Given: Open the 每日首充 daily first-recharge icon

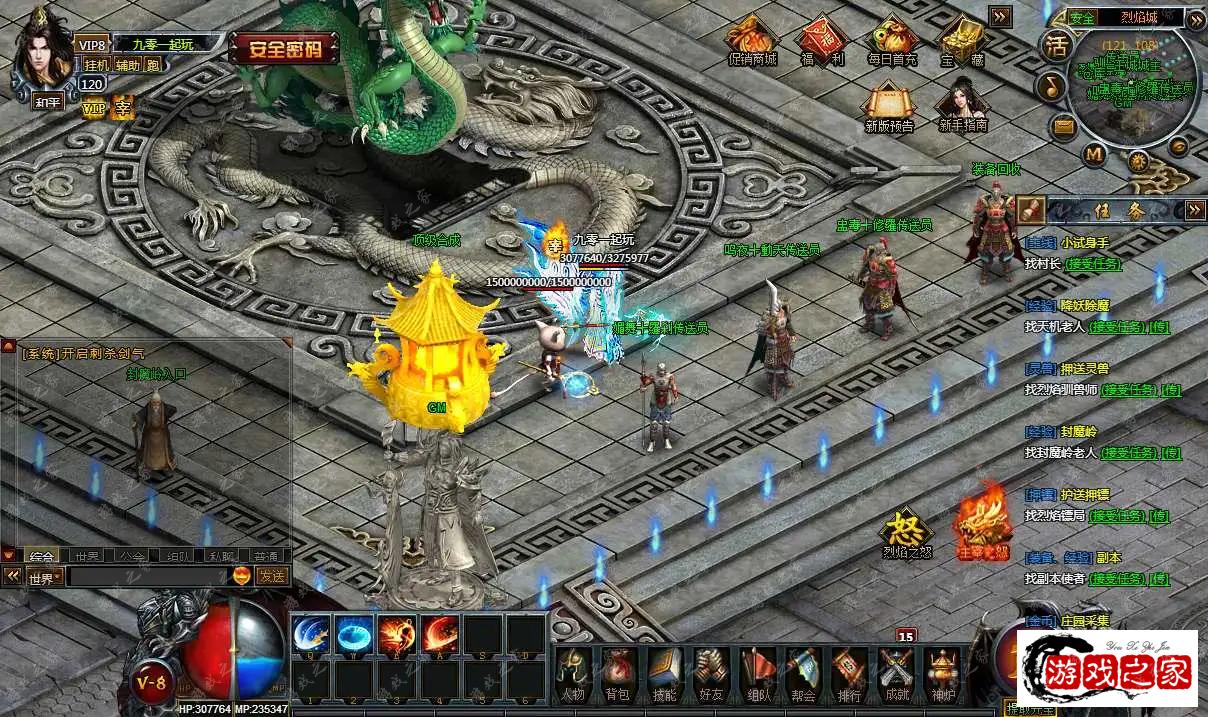Looking at the screenshot, I should click(x=892, y=41).
